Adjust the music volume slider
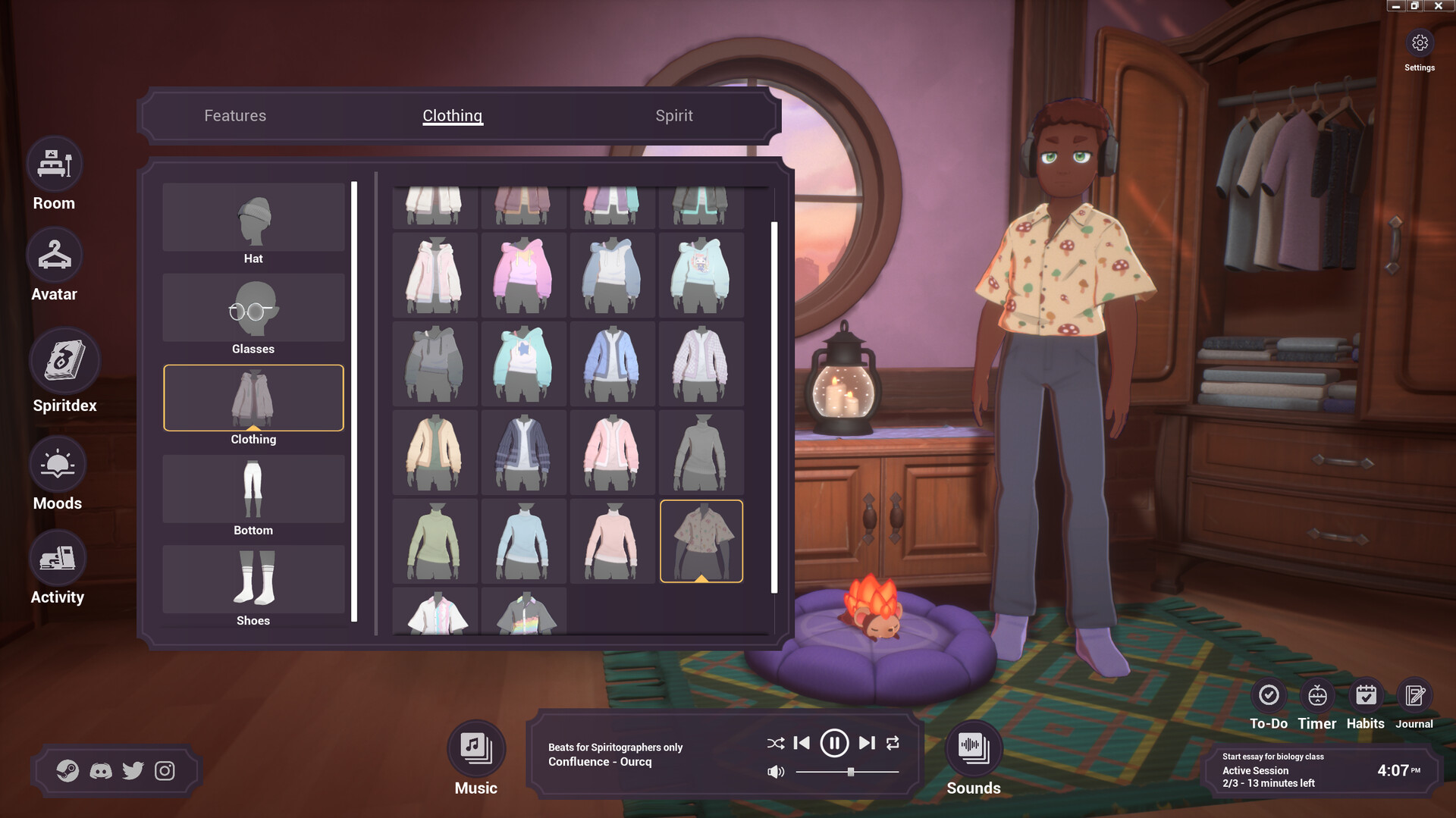The width and height of the screenshot is (1456, 818). (849, 773)
